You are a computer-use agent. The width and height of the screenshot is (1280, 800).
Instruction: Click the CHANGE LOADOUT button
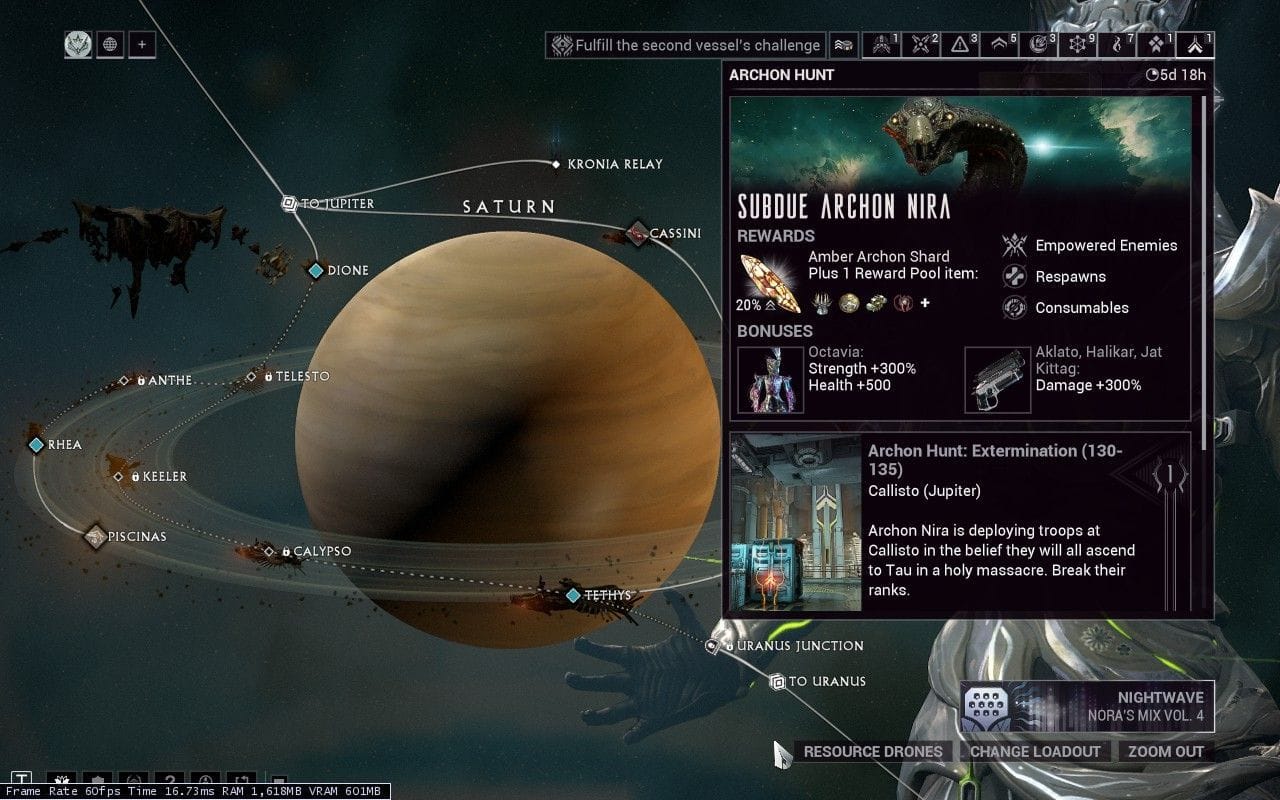(1036, 751)
